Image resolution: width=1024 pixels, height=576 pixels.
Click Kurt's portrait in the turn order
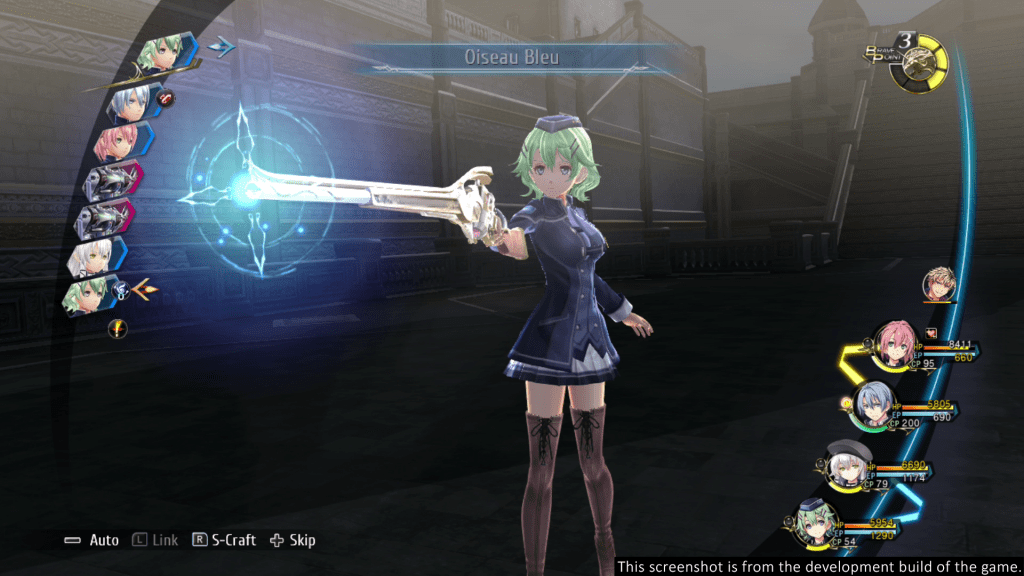coord(131,100)
